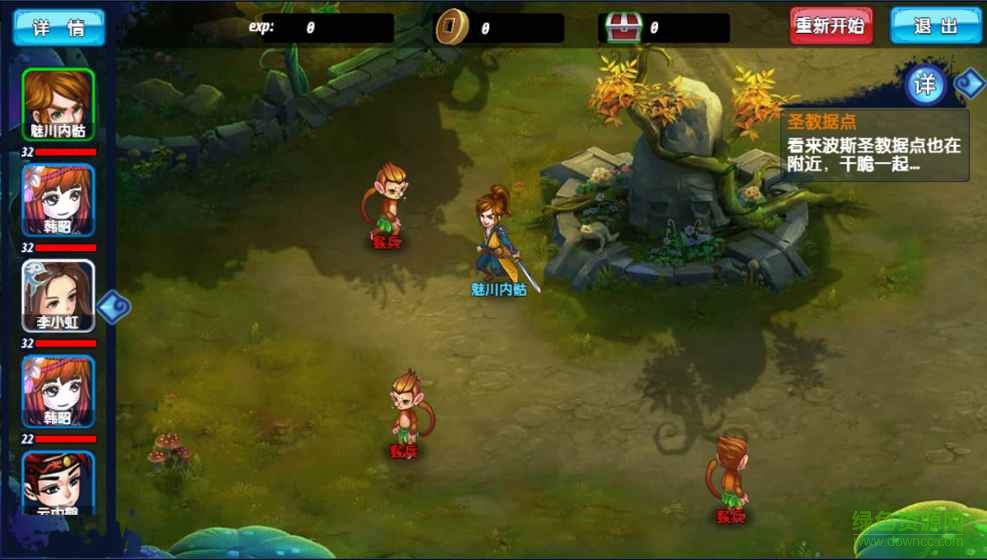Toggle the blue arrow beside the 详 button
987x560 pixels.
click(x=968, y=83)
